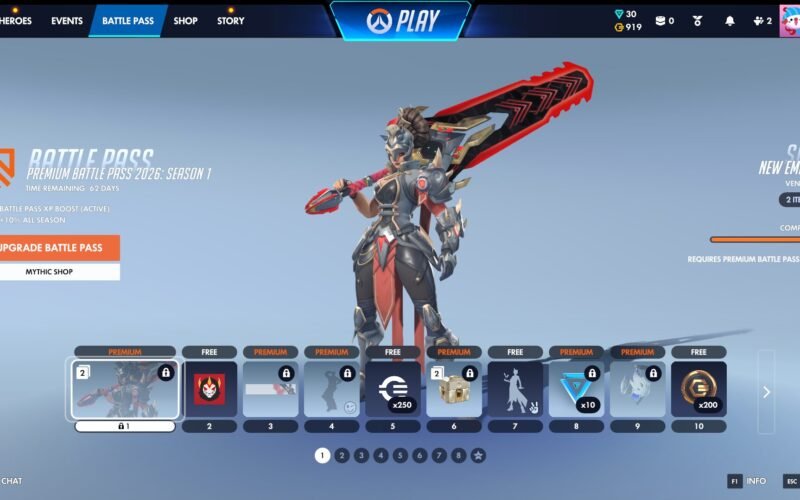Upgrade the Battle Pass

(x=58, y=247)
